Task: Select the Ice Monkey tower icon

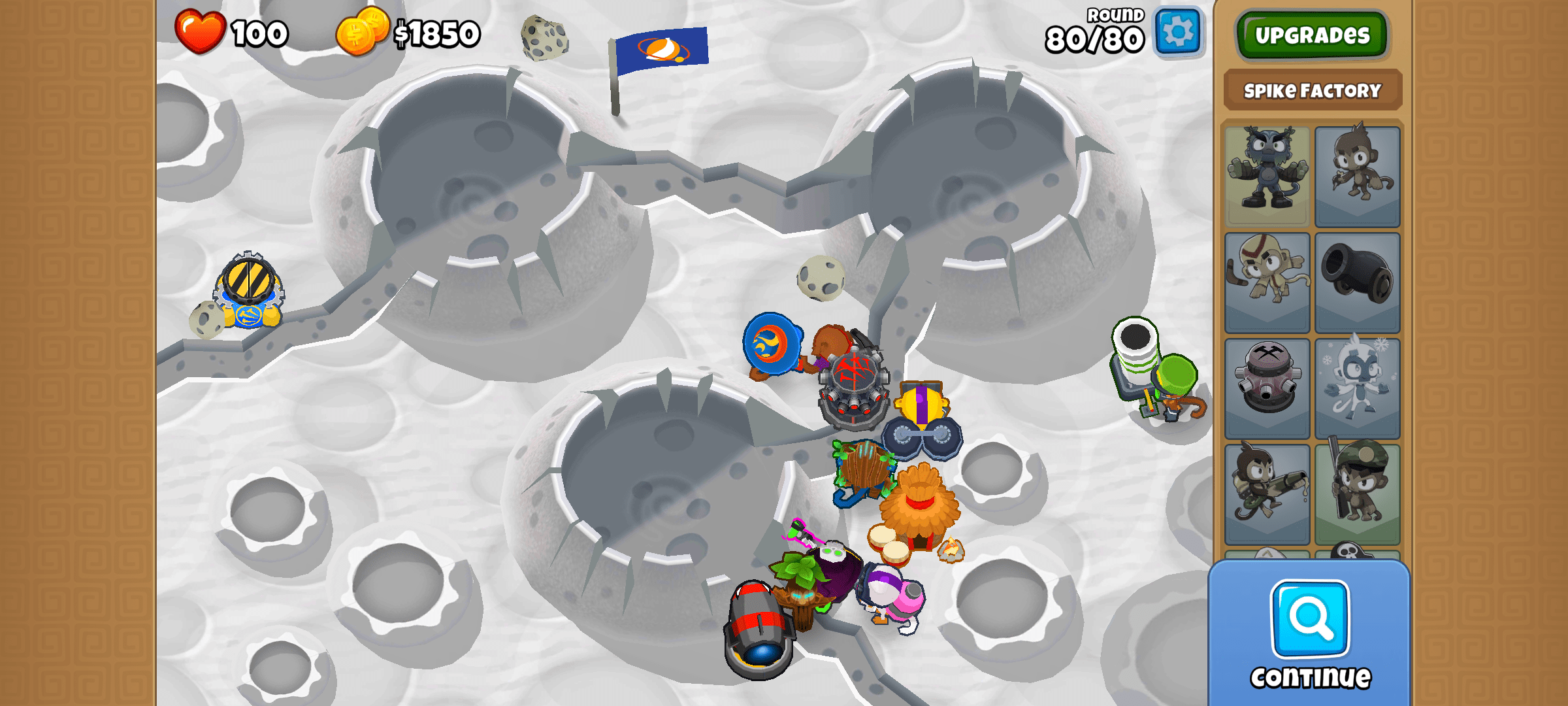Action: pos(1358,386)
